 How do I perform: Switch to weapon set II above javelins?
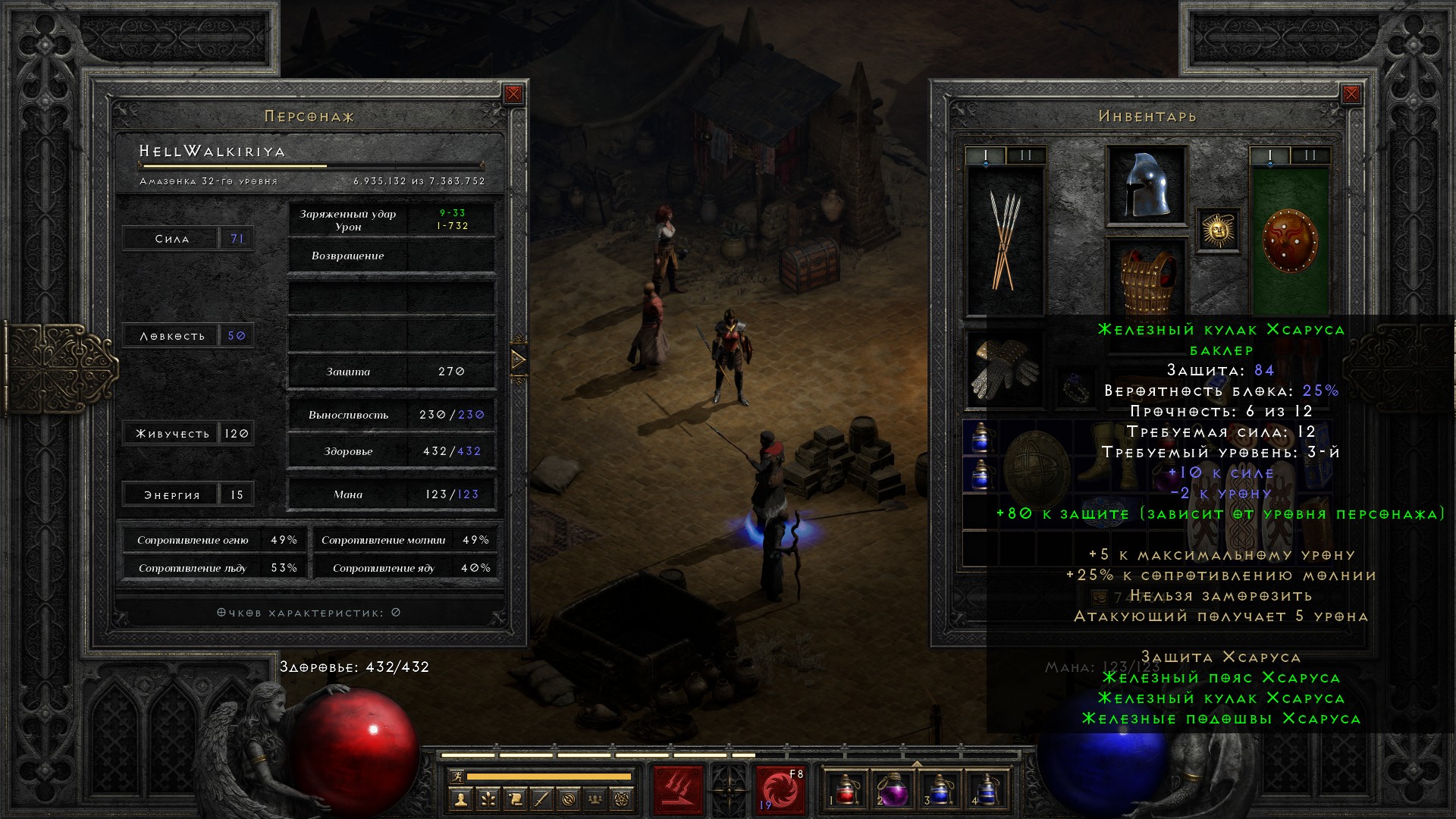point(1026,155)
